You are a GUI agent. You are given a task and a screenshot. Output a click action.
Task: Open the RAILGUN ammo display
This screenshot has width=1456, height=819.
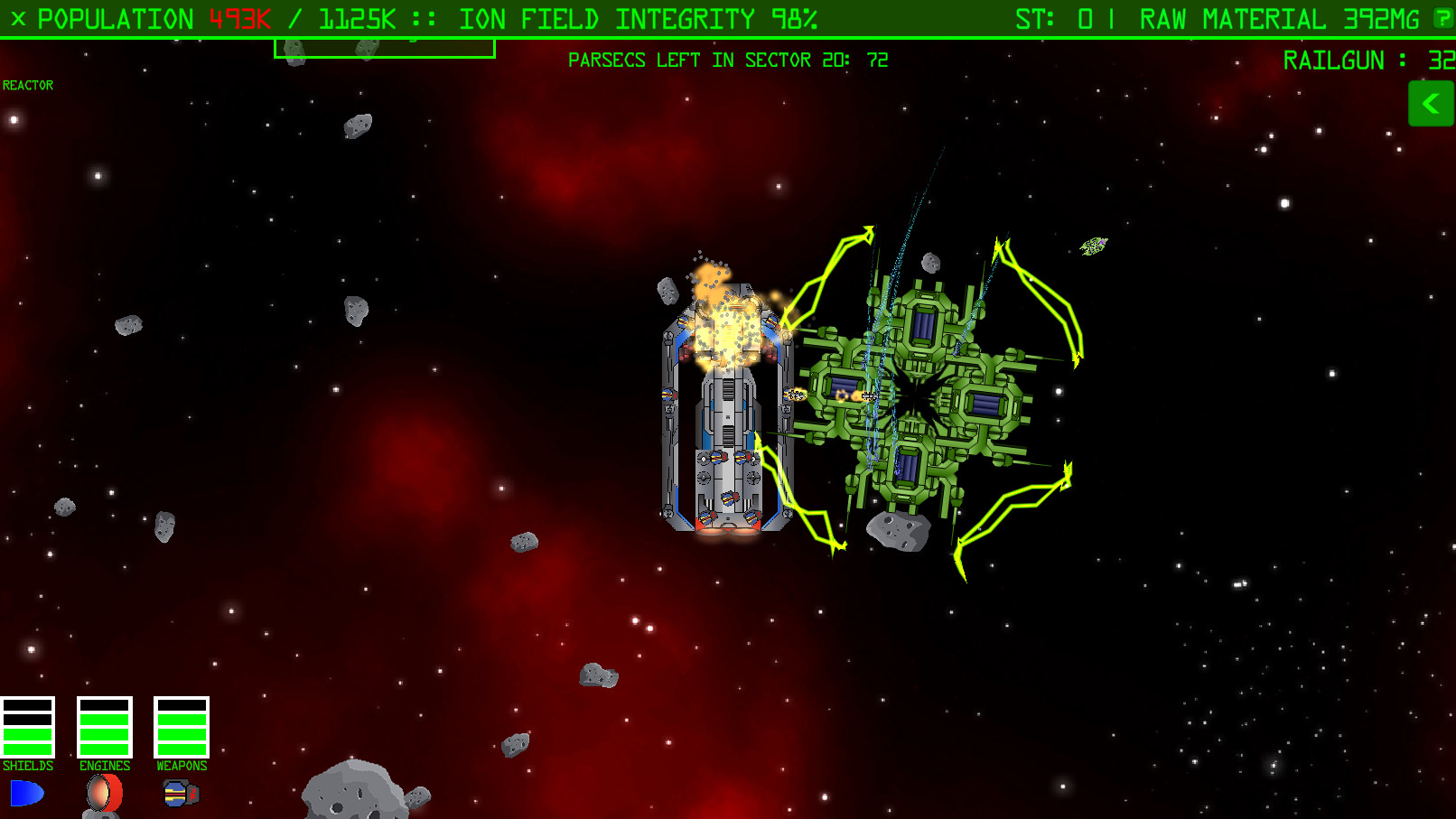tap(1353, 60)
